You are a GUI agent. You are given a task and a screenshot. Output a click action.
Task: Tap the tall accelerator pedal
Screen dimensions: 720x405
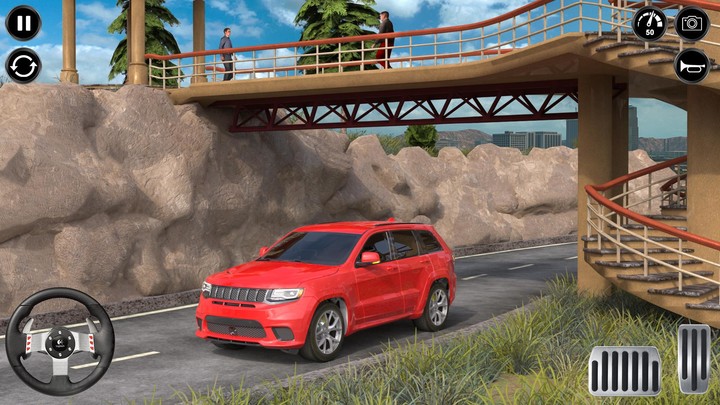click(694, 359)
